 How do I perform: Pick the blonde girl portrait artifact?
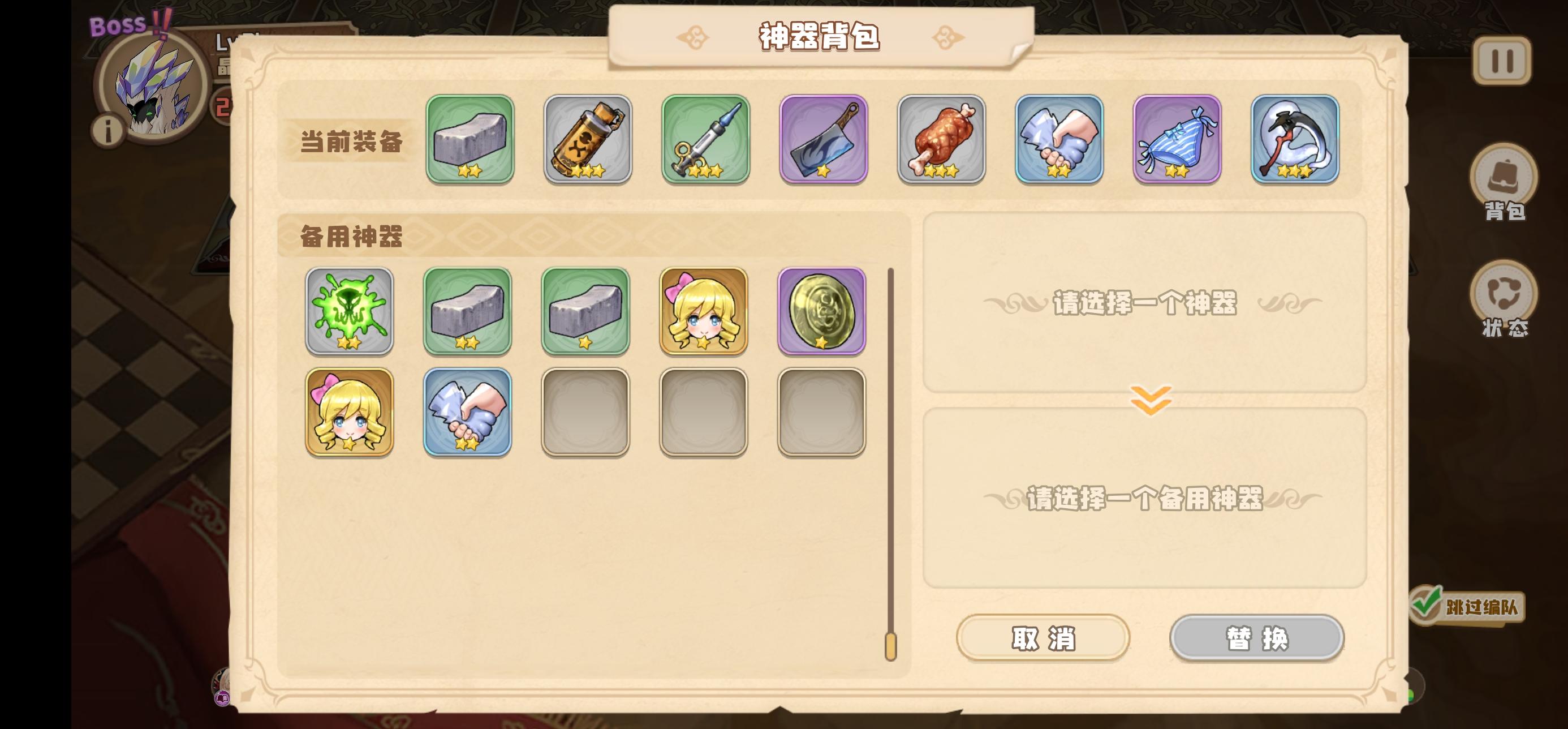tap(704, 311)
